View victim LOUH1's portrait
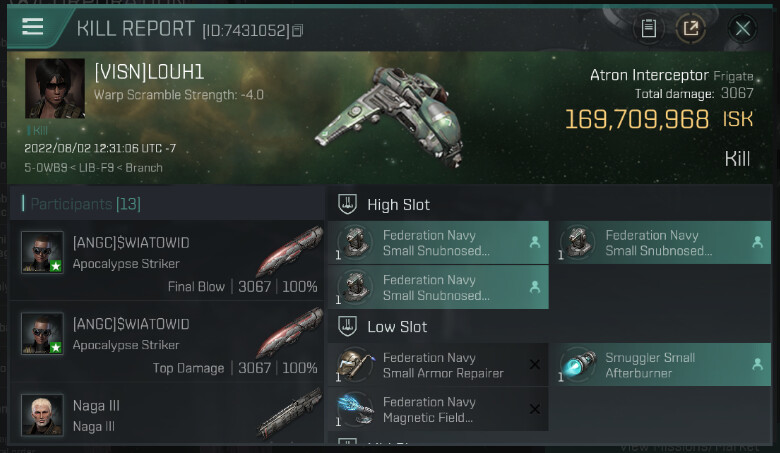780x453 pixels. click(x=54, y=89)
